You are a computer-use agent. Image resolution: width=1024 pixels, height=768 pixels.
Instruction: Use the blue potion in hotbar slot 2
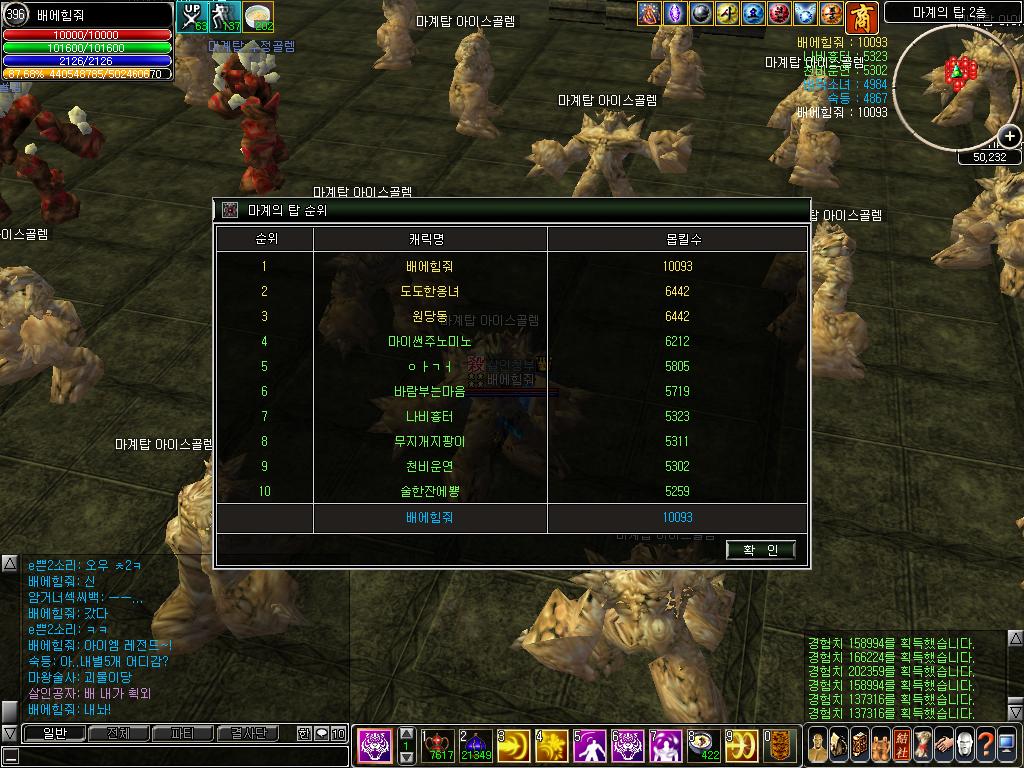(475, 745)
